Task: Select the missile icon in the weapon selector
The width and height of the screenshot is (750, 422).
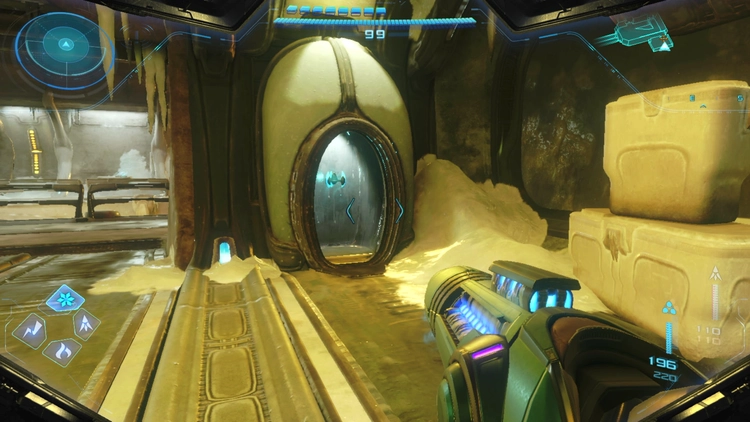Action: (x=87, y=324)
